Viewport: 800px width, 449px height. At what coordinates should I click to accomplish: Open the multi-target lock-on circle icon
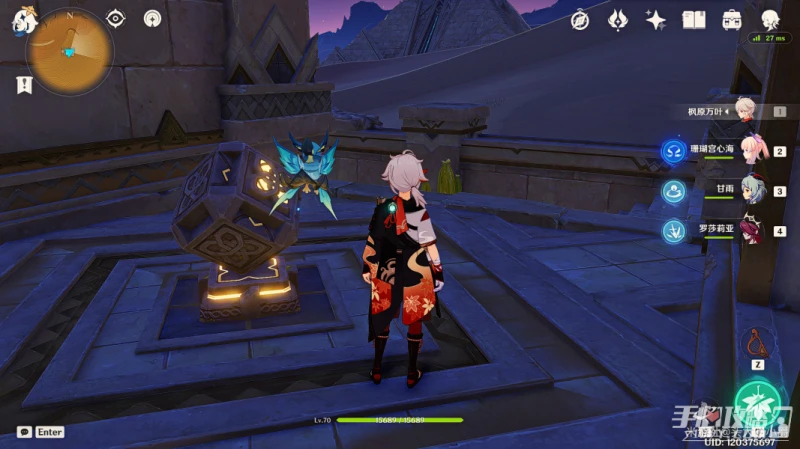click(152, 19)
